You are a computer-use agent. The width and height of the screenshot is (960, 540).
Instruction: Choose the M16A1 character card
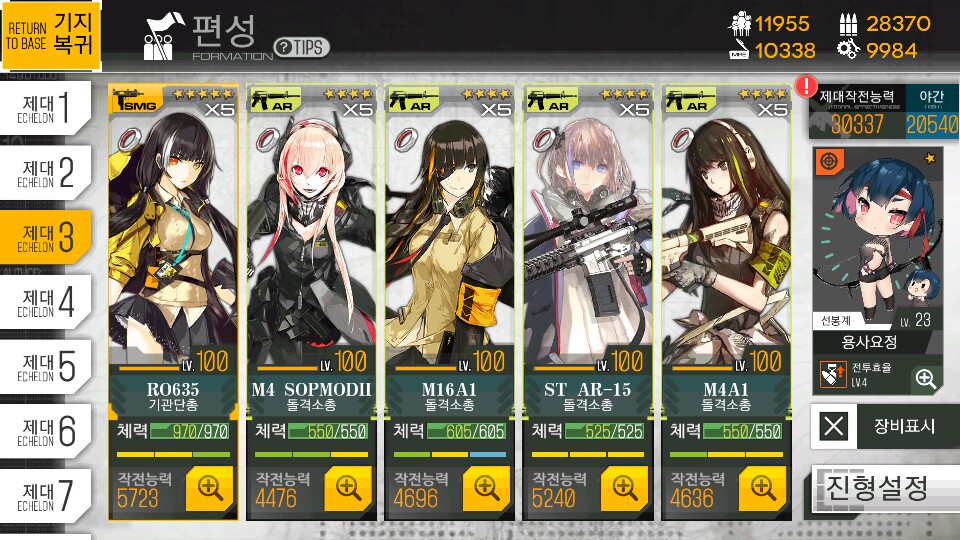(x=449, y=240)
